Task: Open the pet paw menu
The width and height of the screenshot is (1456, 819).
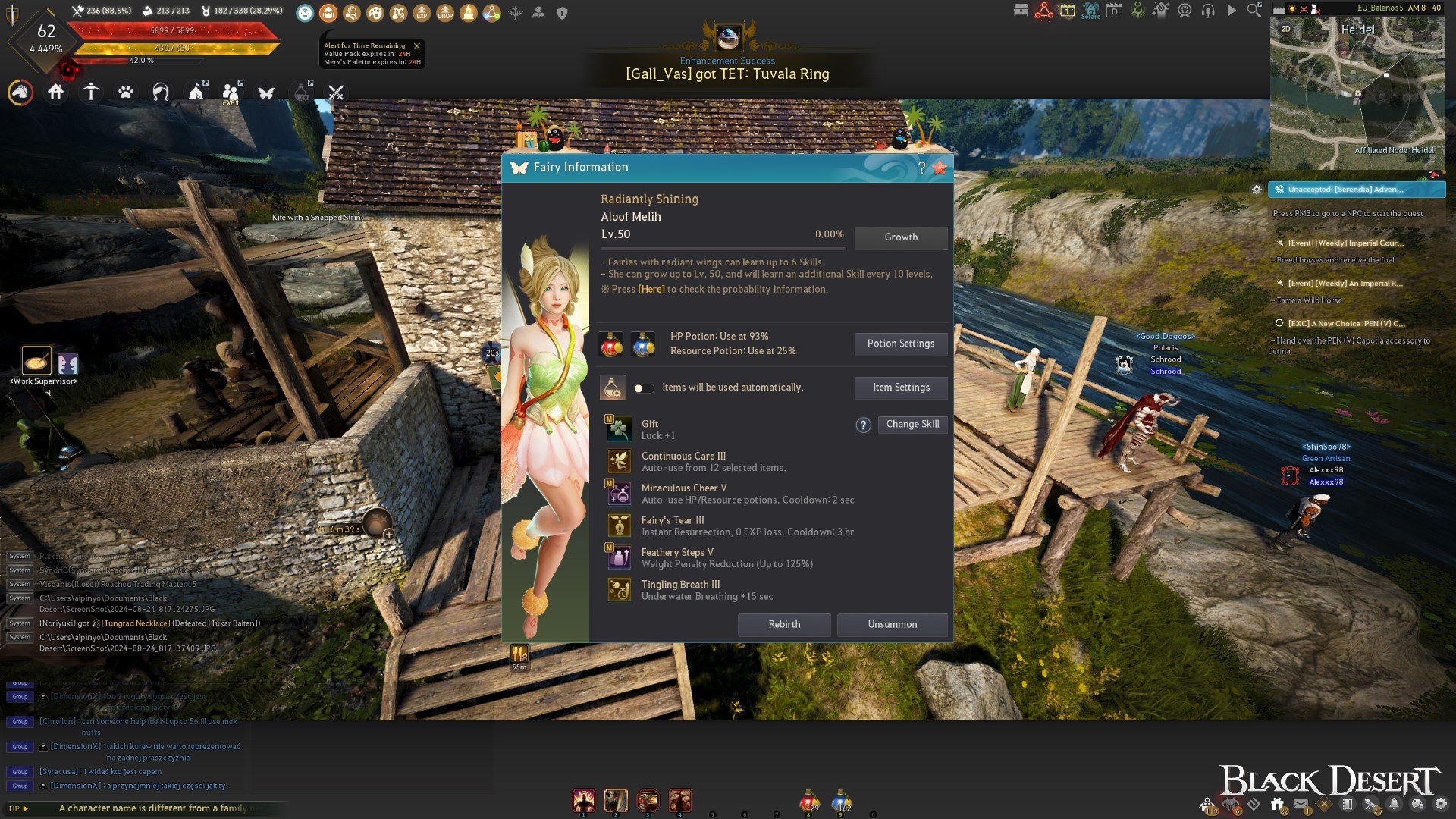Action: pos(126,93)
